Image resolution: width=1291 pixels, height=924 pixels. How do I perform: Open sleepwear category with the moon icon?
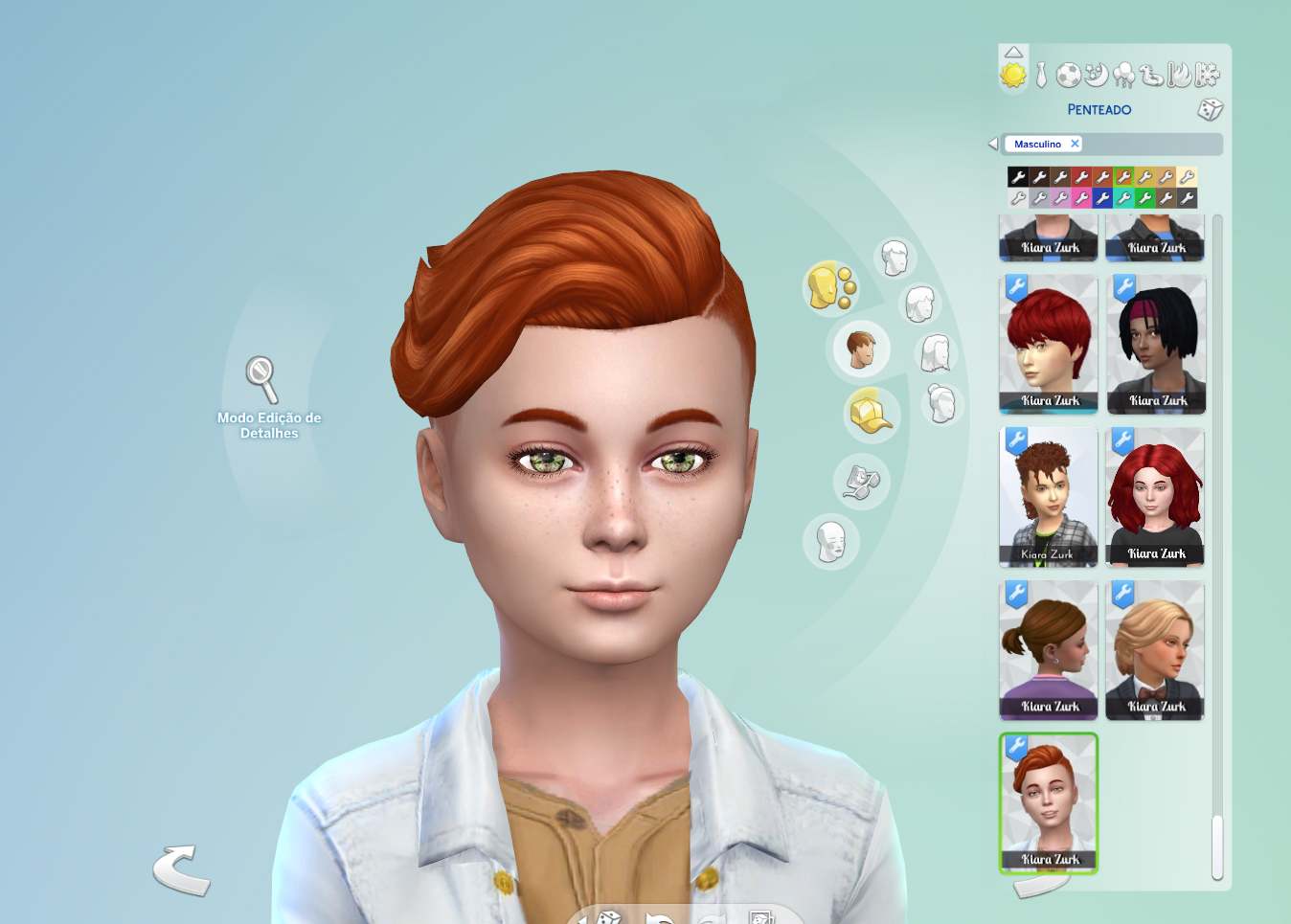click(1098, 76)
